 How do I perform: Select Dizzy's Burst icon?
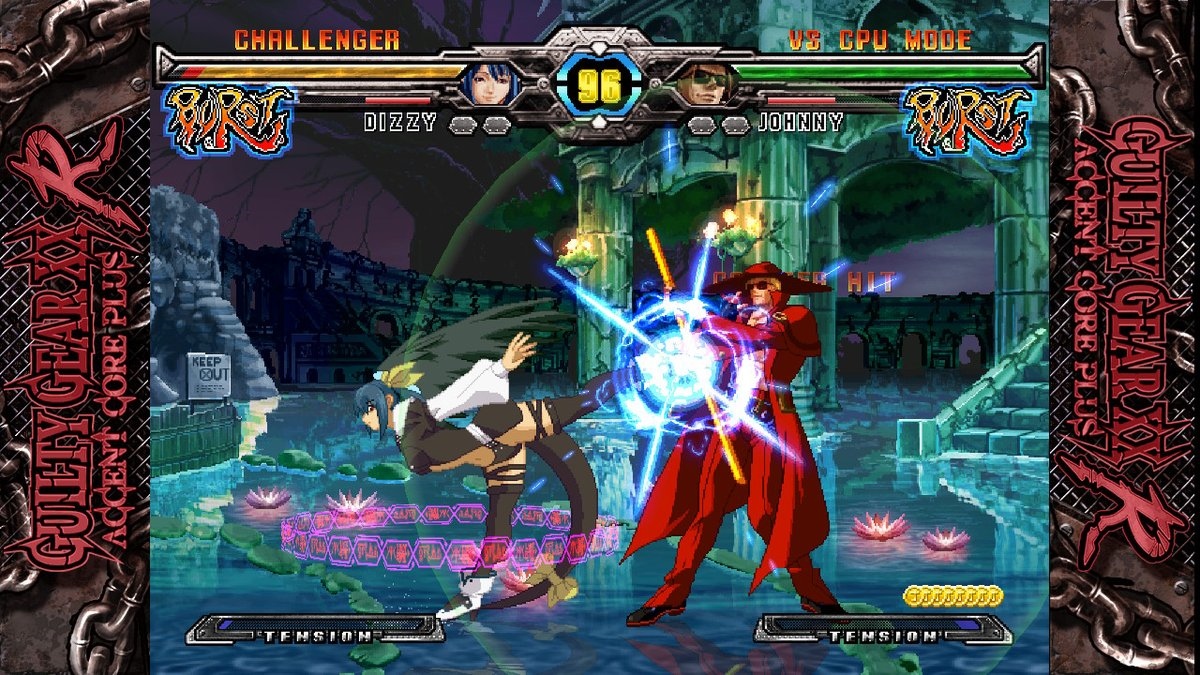click(x=228, y=118)
